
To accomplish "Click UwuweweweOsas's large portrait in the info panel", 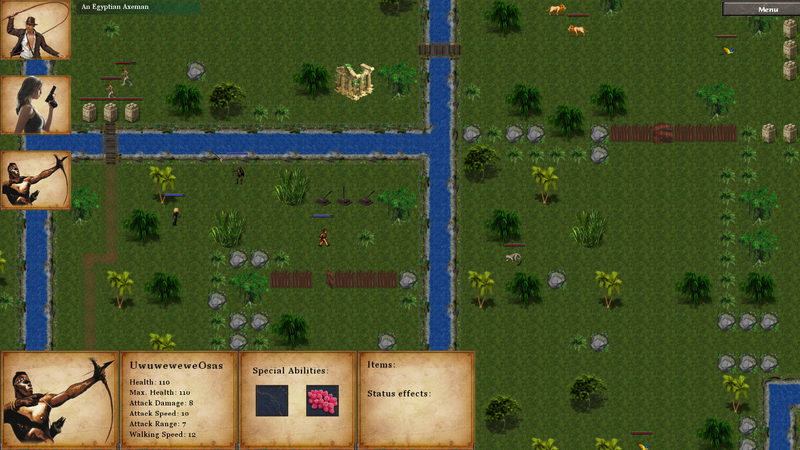I will point(58,399).
